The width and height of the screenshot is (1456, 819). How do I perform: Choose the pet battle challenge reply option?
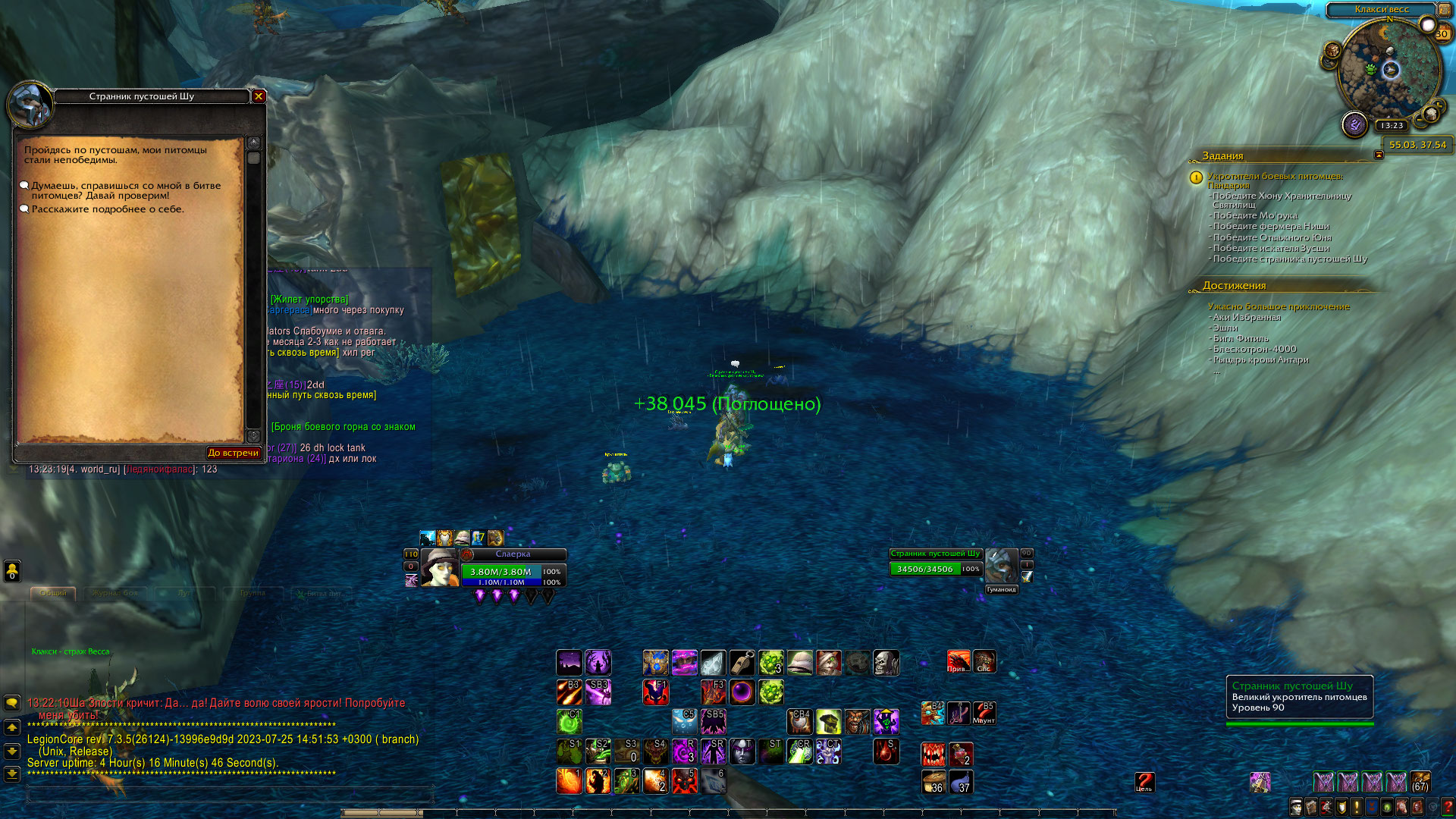pos(125,190)
